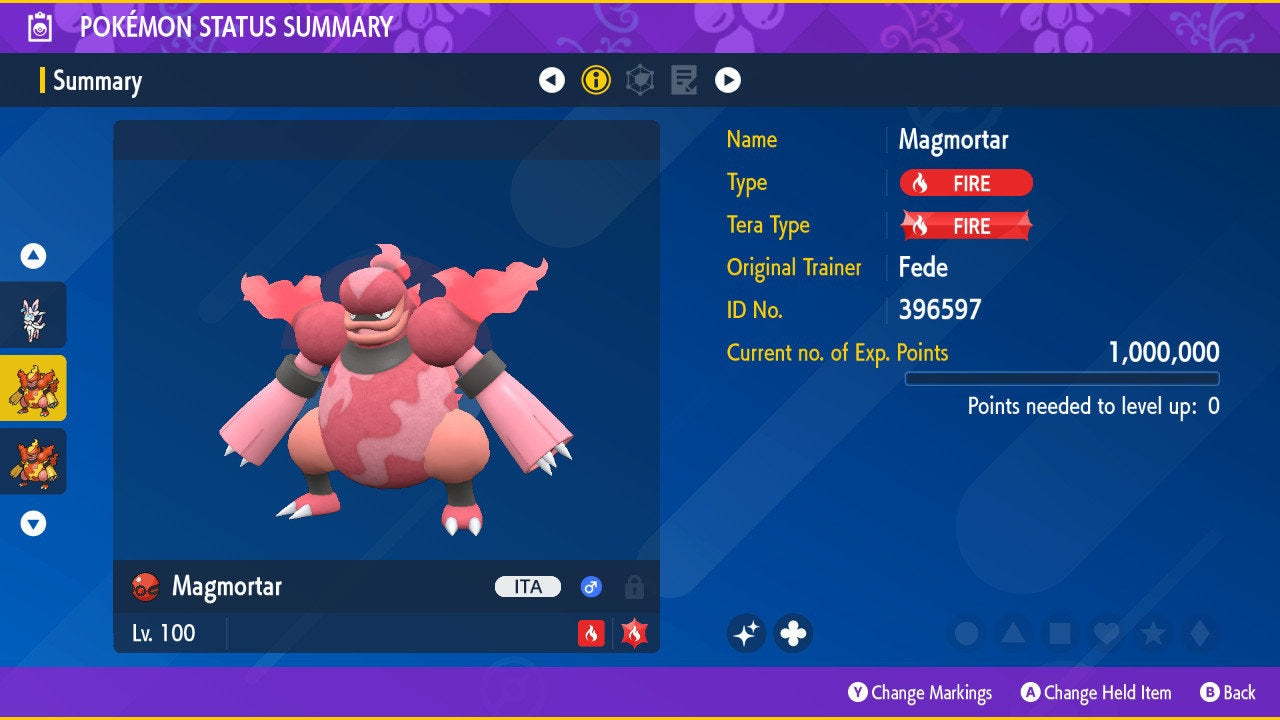Click the shiny sparkle mark icon
This screenshot has height=720, width=1280.
coord(746,633)
